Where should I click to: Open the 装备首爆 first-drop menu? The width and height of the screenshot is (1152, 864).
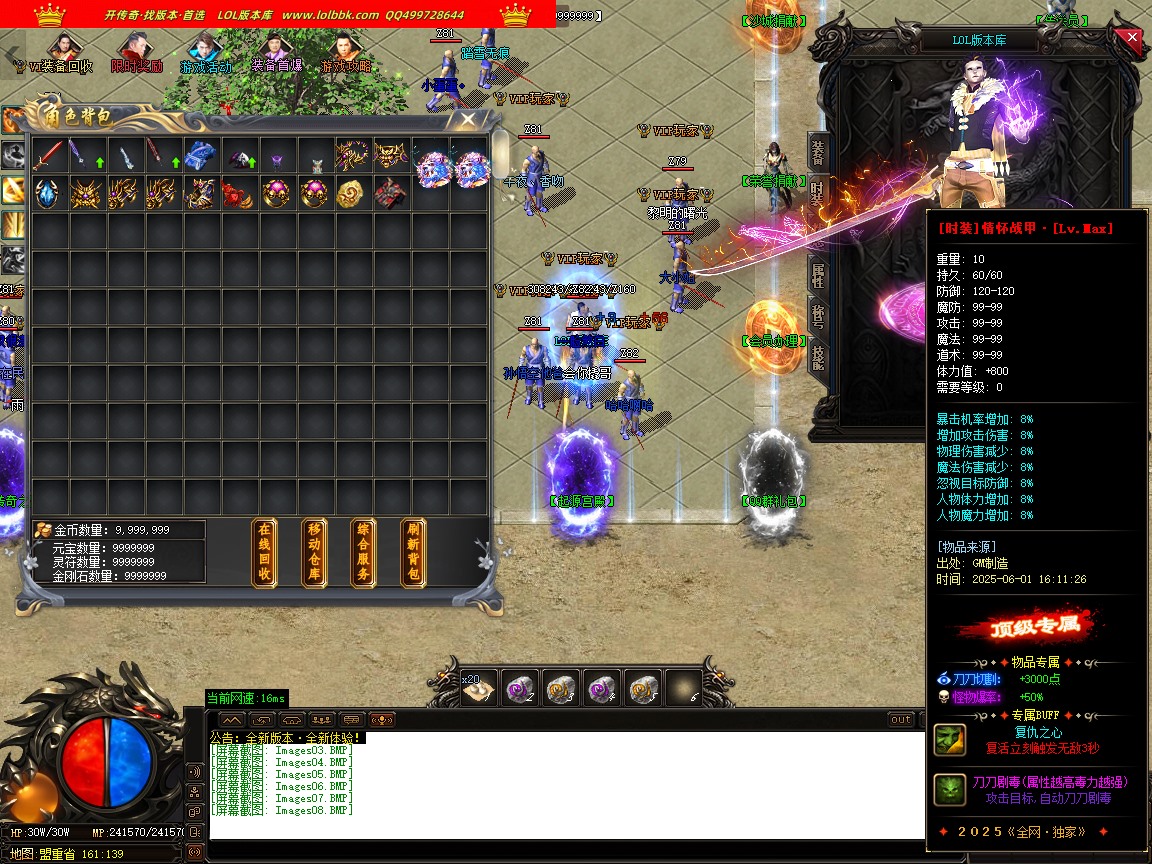(276, 53)
